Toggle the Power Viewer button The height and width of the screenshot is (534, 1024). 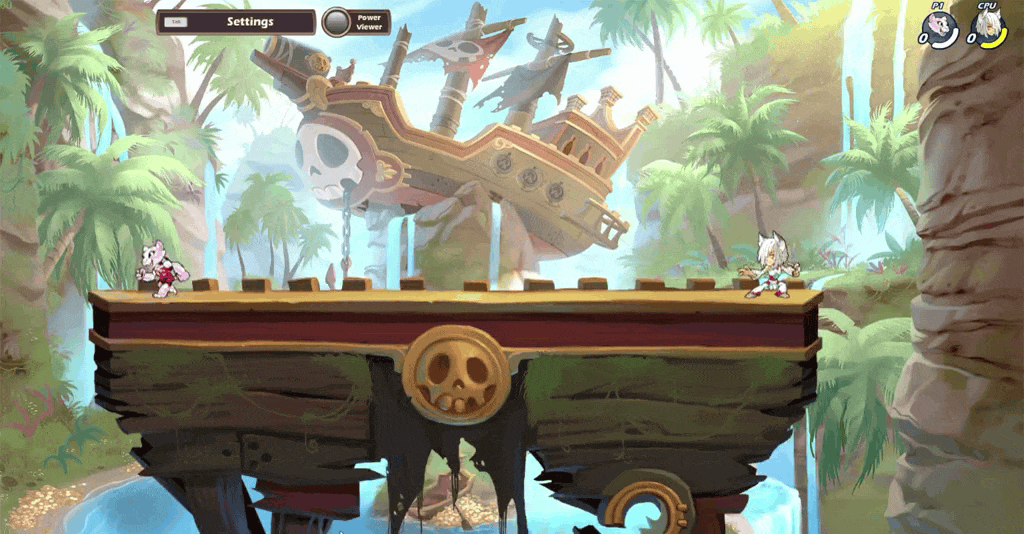337,22
